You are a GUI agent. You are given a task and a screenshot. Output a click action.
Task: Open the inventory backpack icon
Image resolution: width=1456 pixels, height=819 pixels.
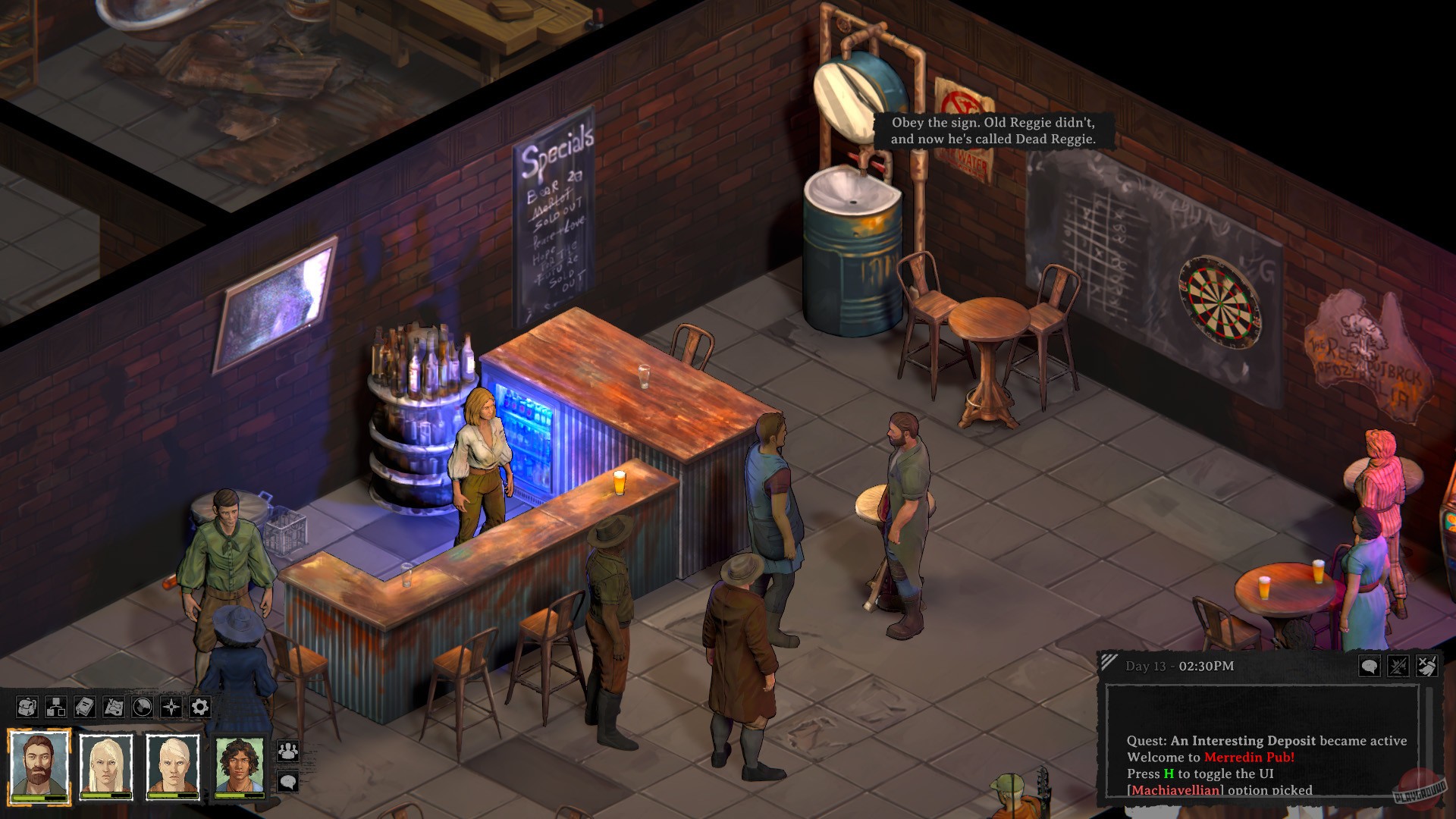(x=27, y=707)
